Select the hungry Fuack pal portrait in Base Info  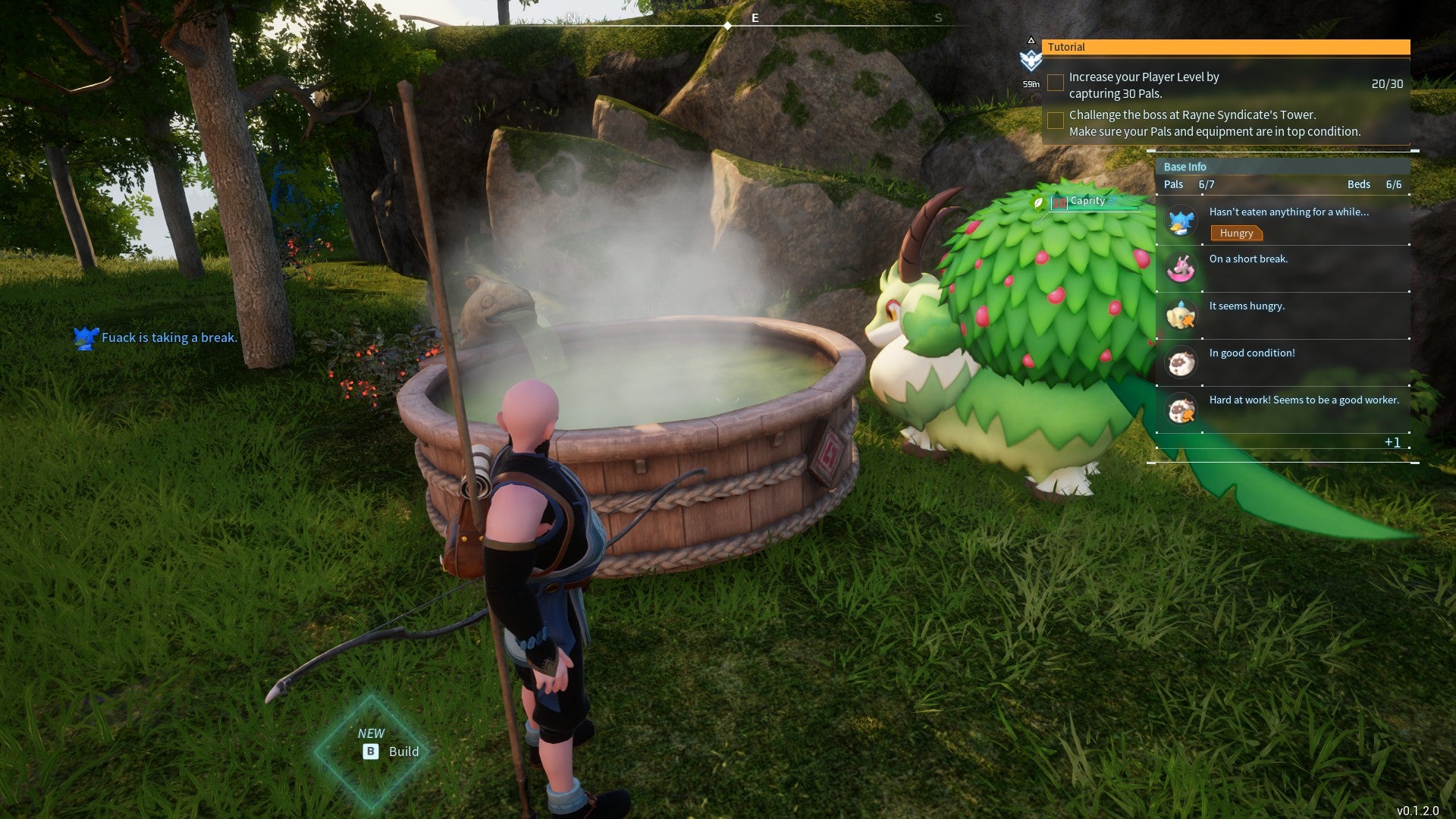point(1180,221)
